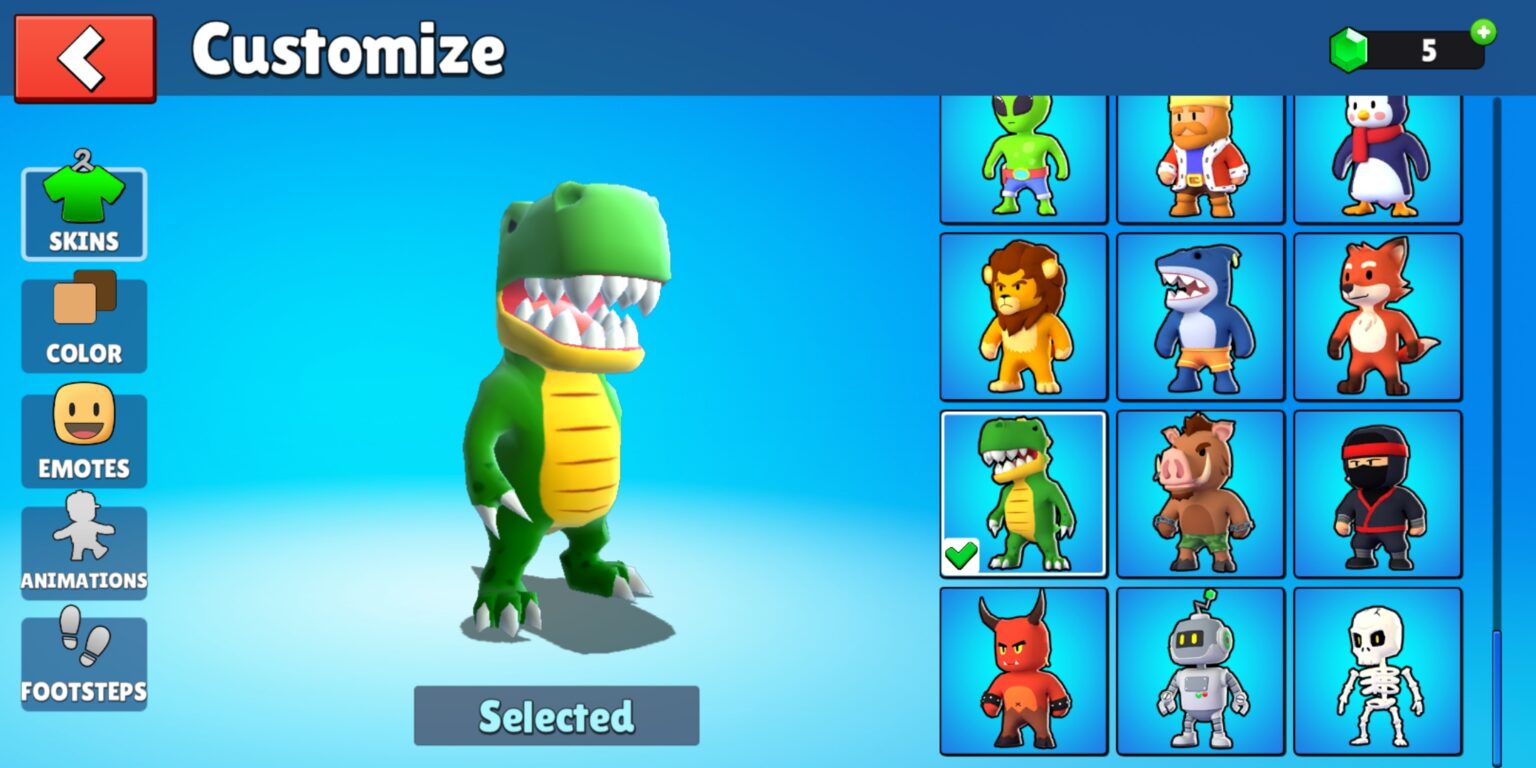Open the Color customization panel
Viewport: 1536px width, 768px height.
[x=84, y=322]
